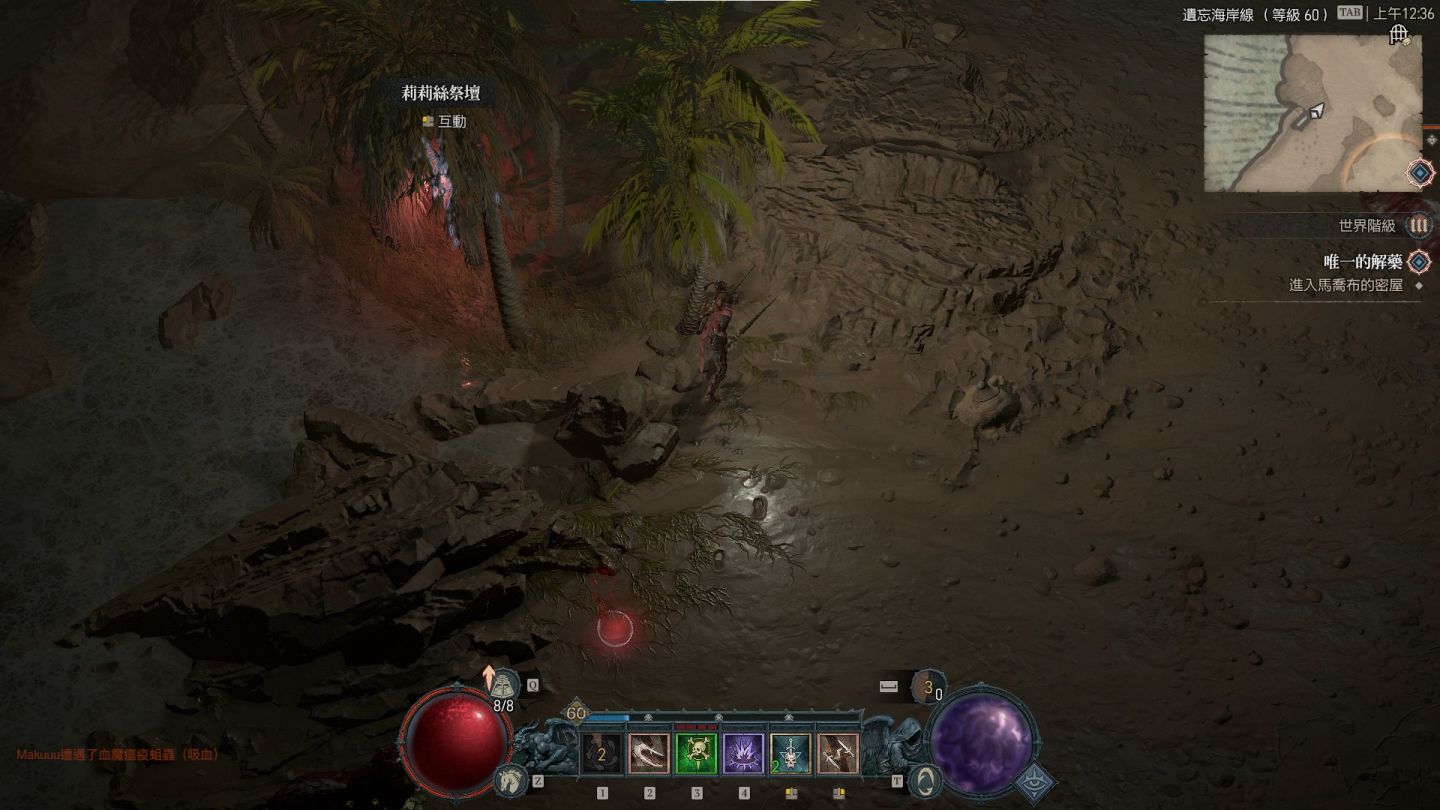Use the skull and sword skill
The width and height of the screenshot is (1440, 810).
790,754
